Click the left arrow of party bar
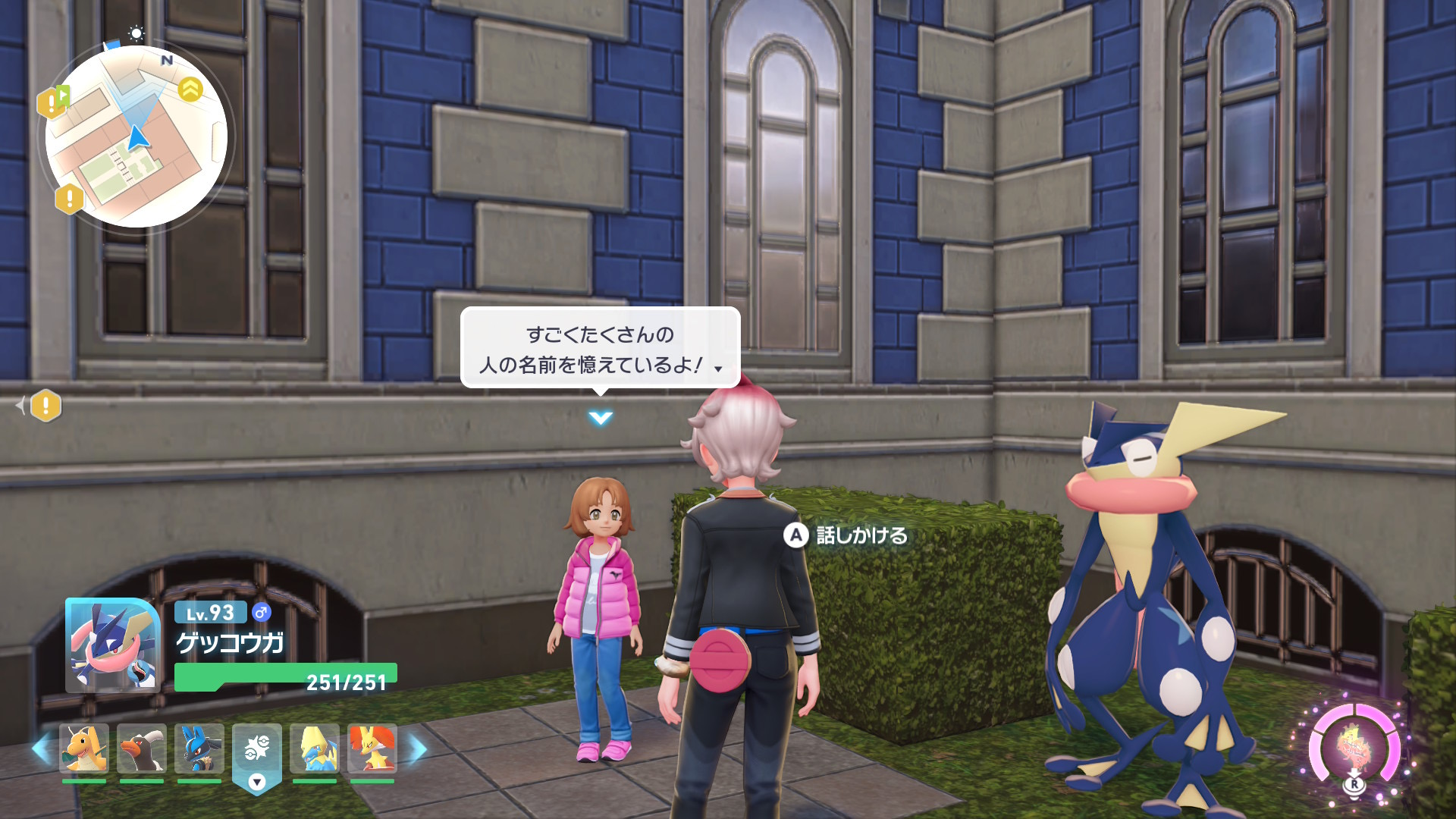This screenshot has height=819, width=1456. (41, 749)
